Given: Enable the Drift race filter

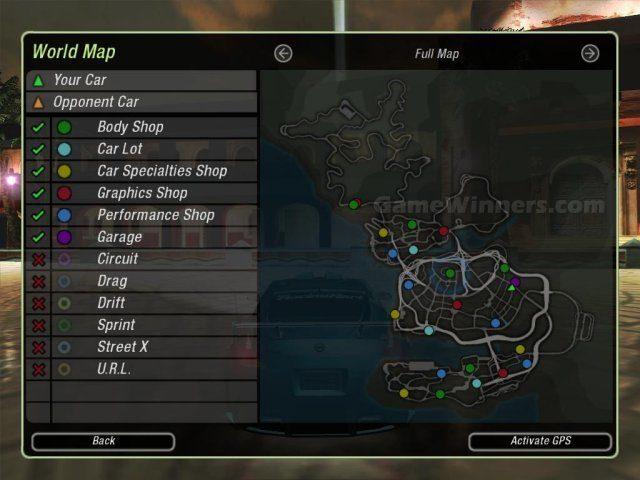Looking at the screenshot, I should tap(39, 303).
